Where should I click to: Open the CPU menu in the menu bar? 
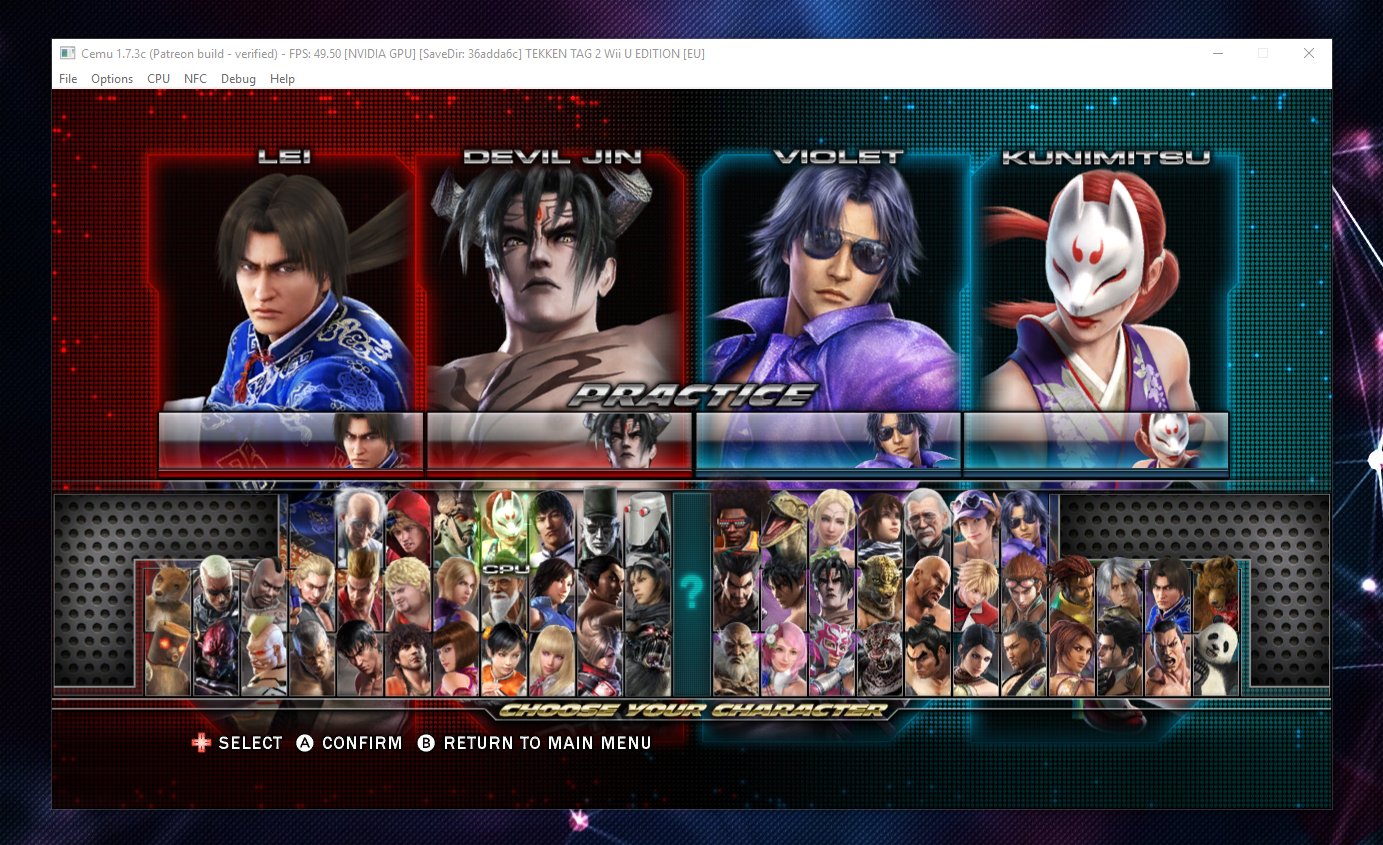158,78
